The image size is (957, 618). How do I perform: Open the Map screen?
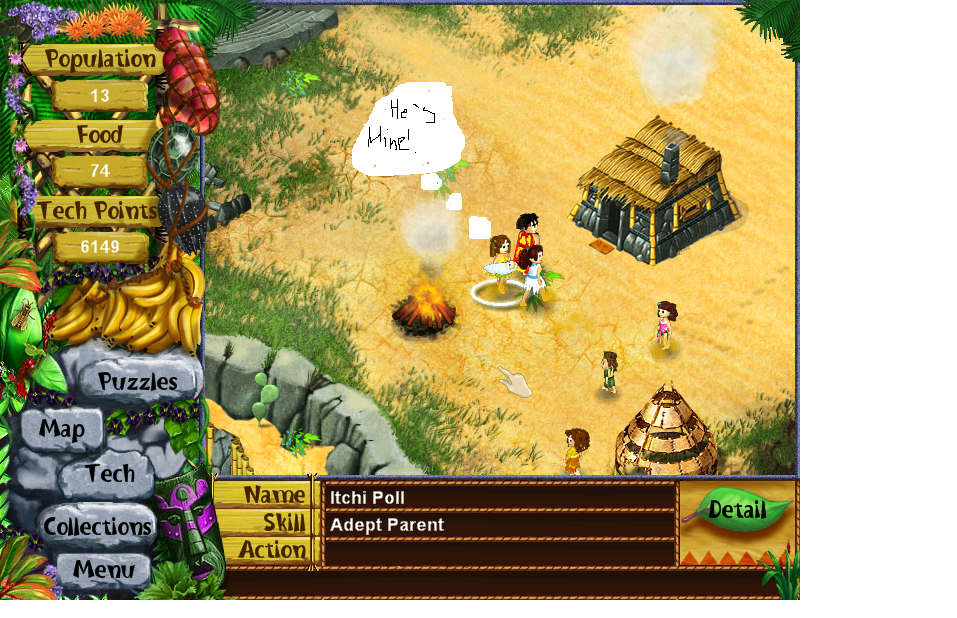pyautogui.click(x=61, y=430)
